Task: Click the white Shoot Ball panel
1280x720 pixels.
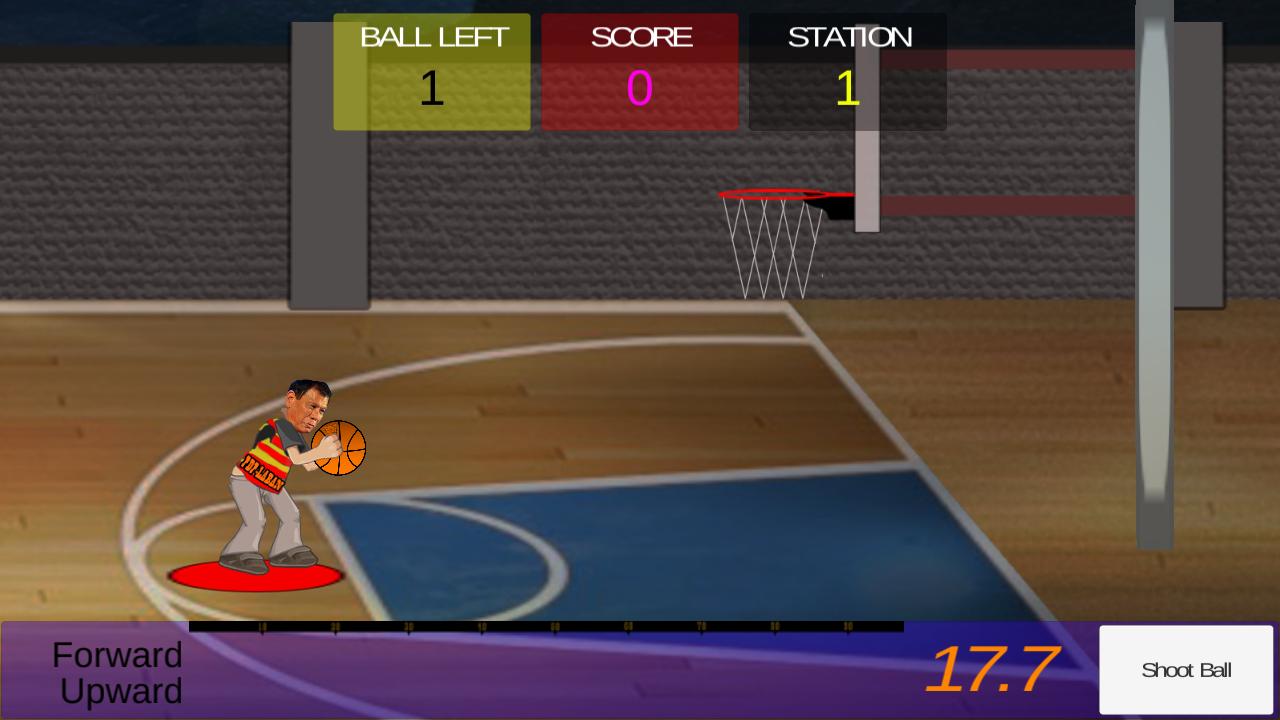Action: pyautogui.click(x=1186, y=670)
